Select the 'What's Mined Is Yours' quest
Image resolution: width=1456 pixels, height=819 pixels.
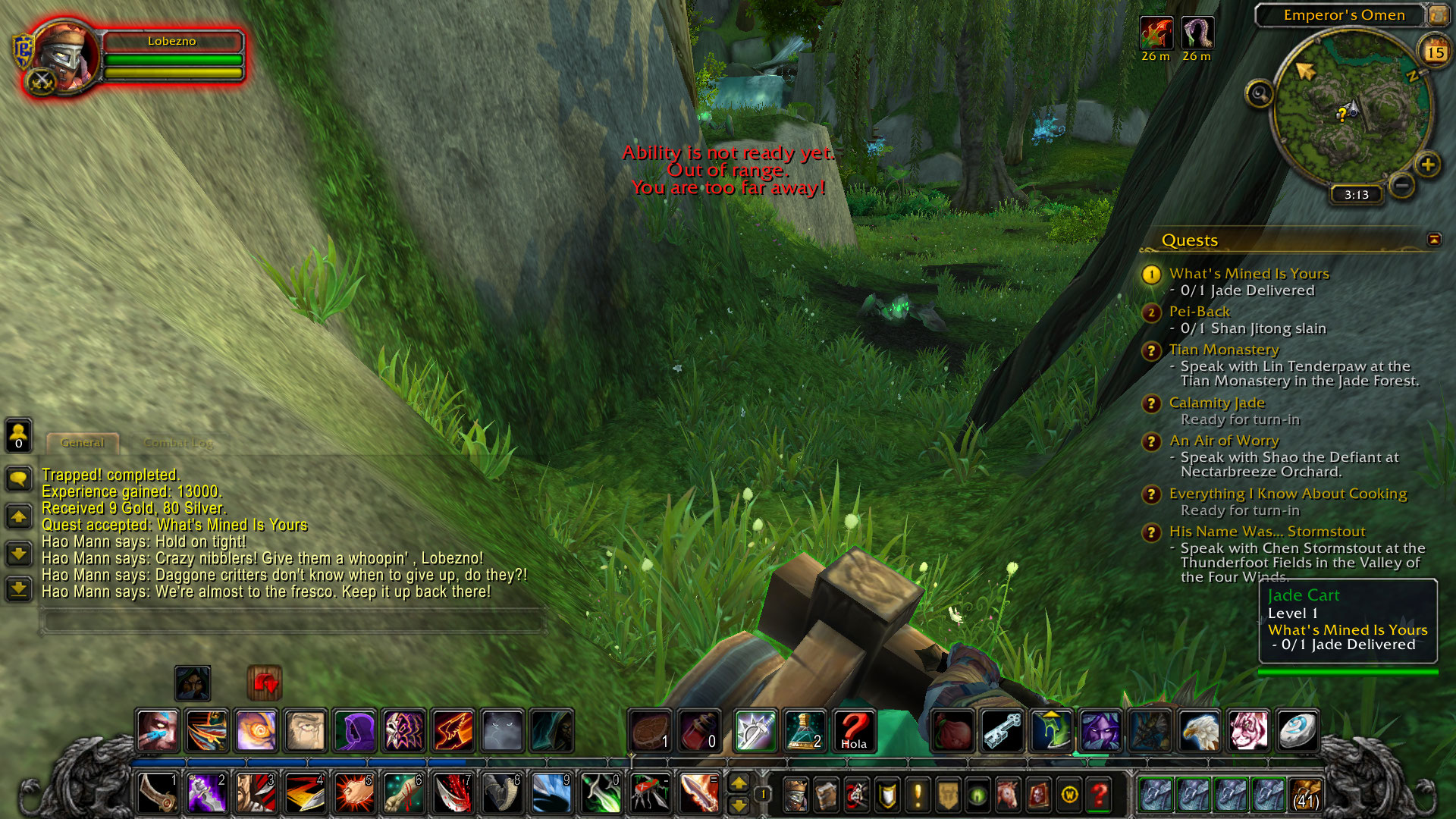point(1248,274)
